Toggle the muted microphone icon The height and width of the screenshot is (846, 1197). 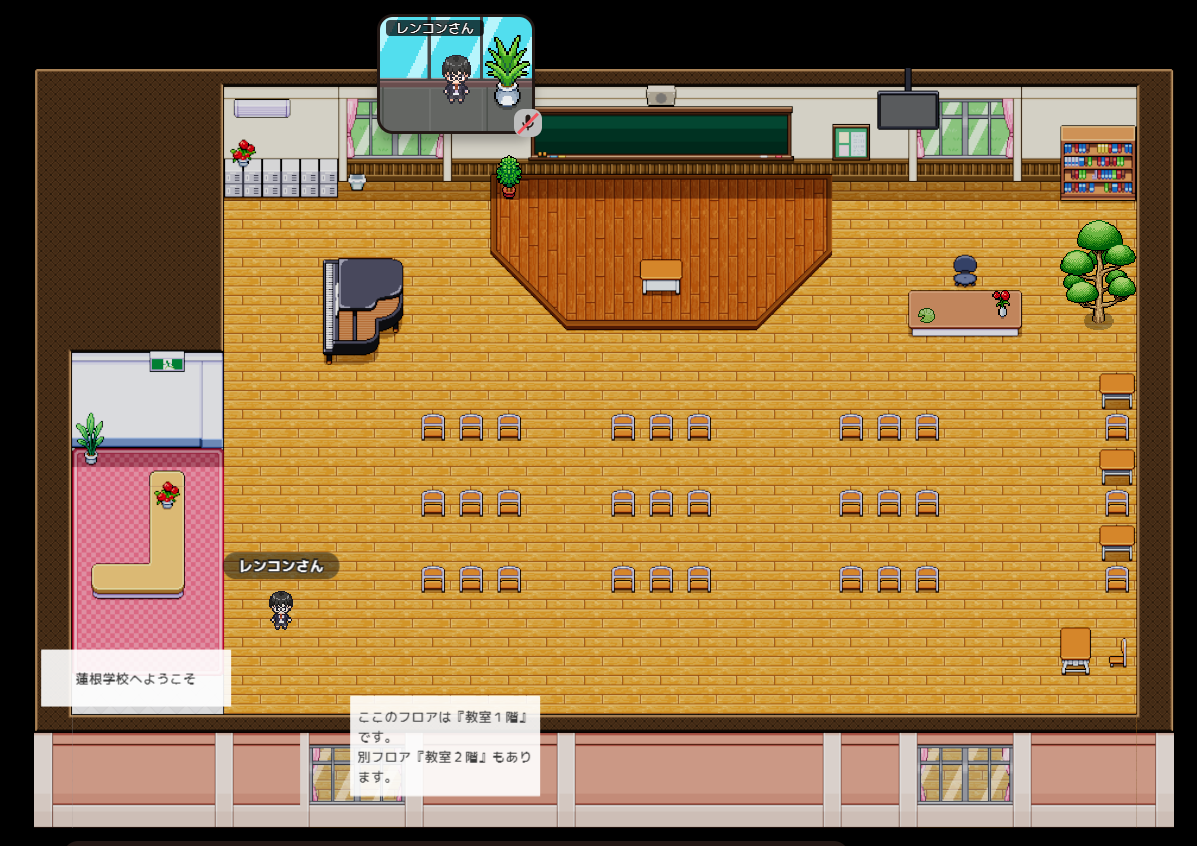pos(528,122)
